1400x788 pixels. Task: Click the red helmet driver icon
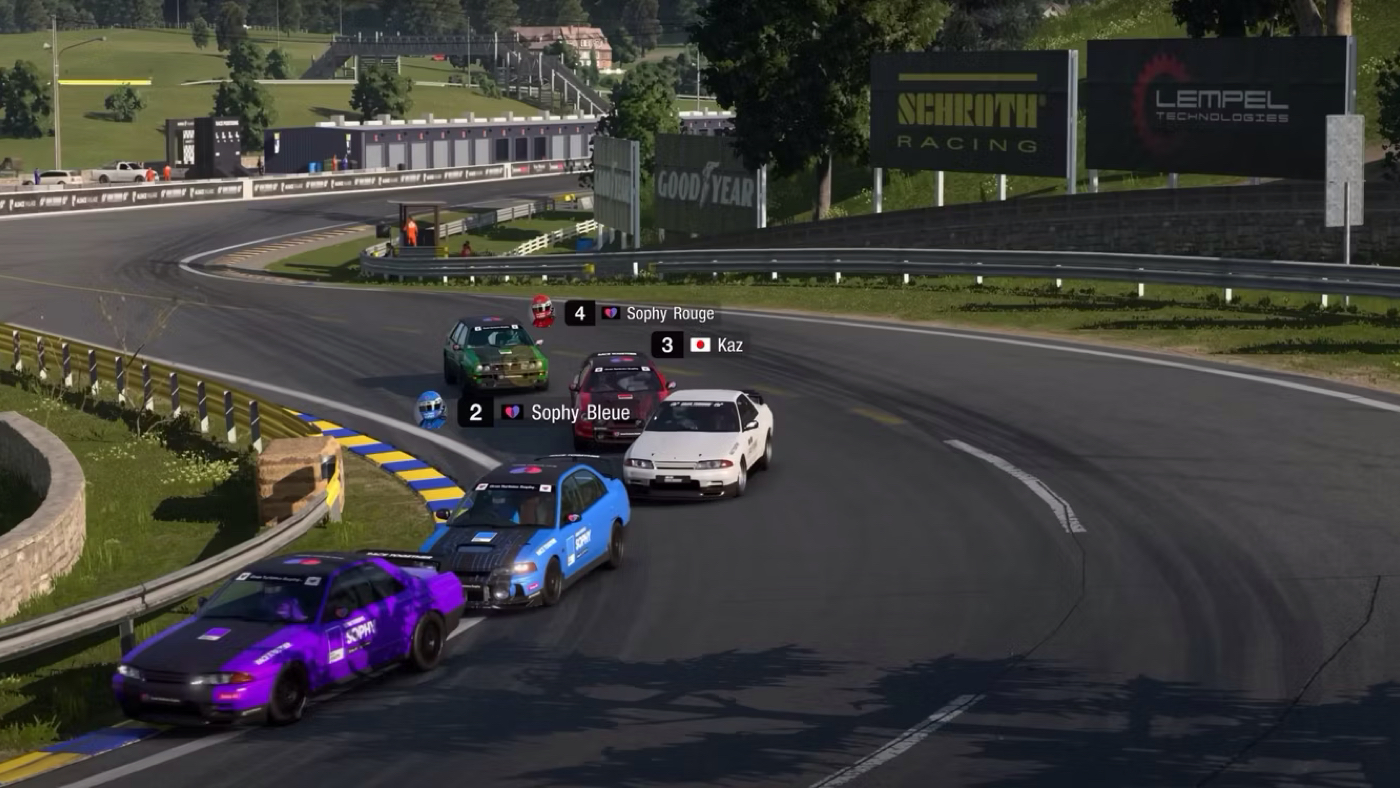[542, 311]
